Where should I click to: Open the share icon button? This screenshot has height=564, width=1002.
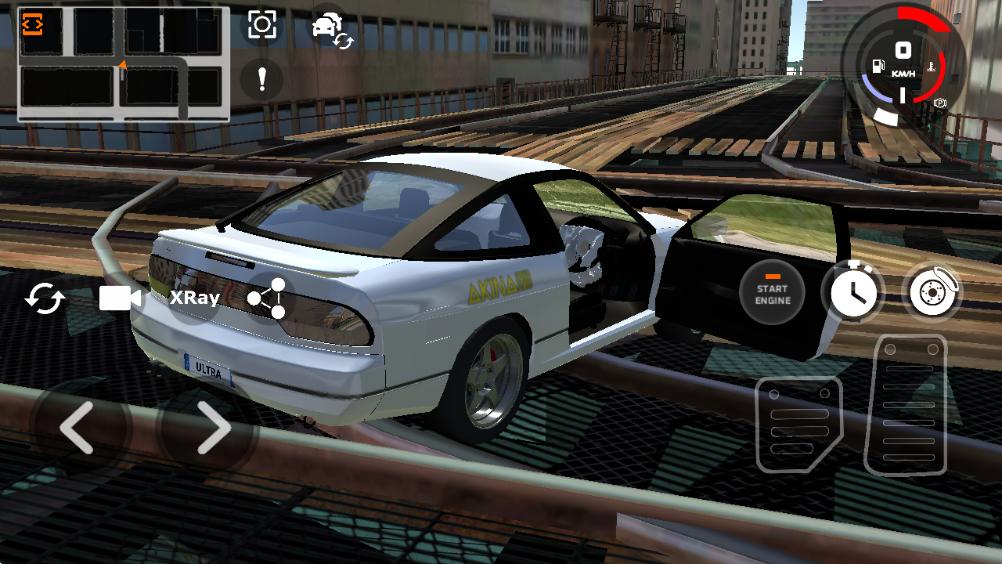(267, 298)
